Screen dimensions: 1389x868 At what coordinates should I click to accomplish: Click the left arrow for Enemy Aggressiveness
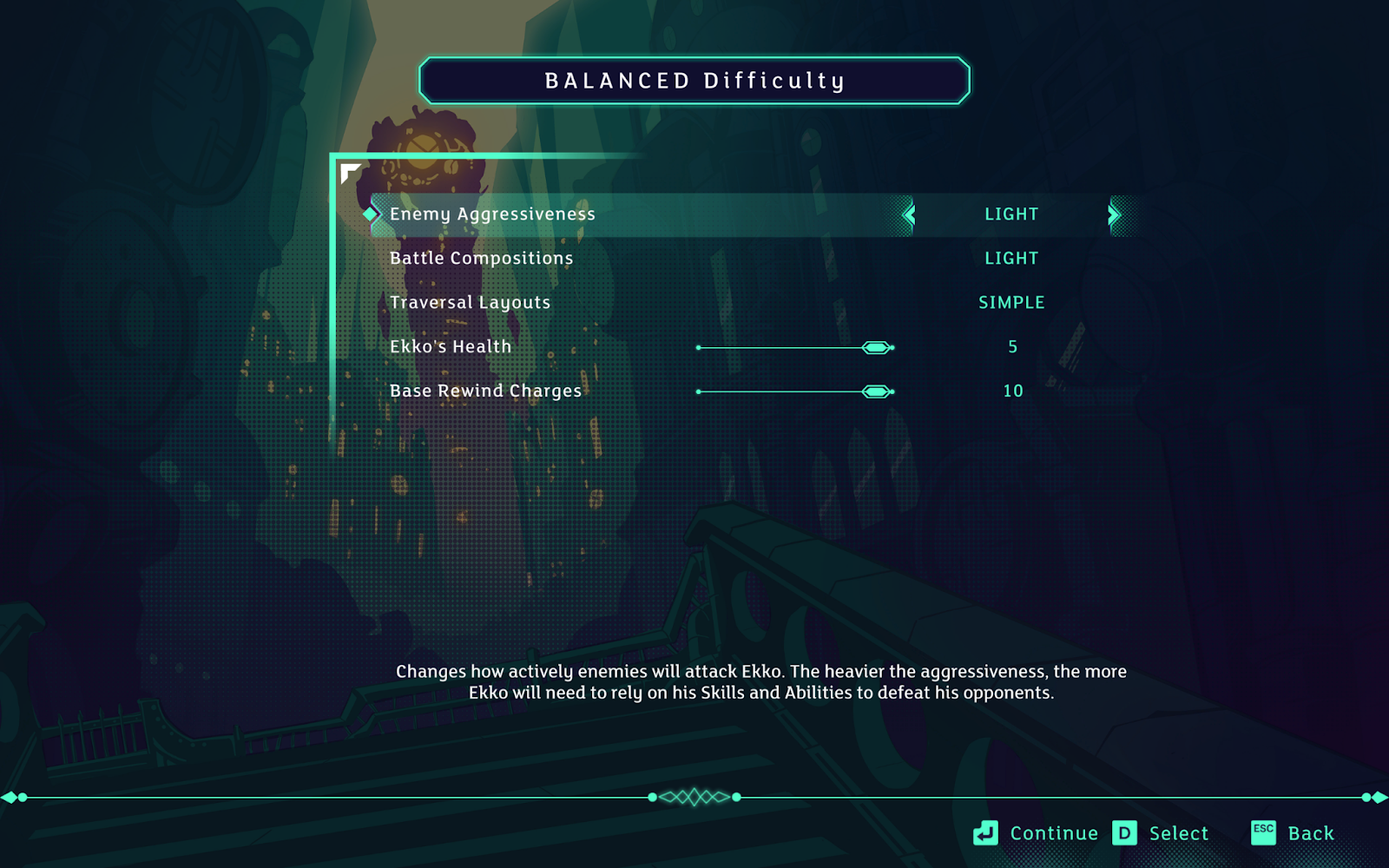coord(909,214)
